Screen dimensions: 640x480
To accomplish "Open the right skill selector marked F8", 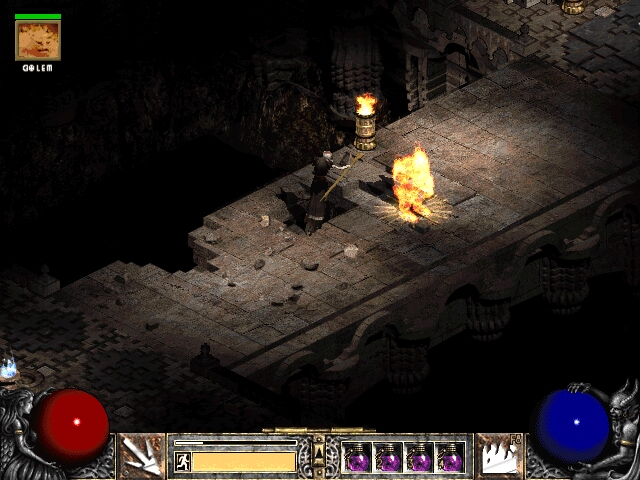I will point(499,456).
